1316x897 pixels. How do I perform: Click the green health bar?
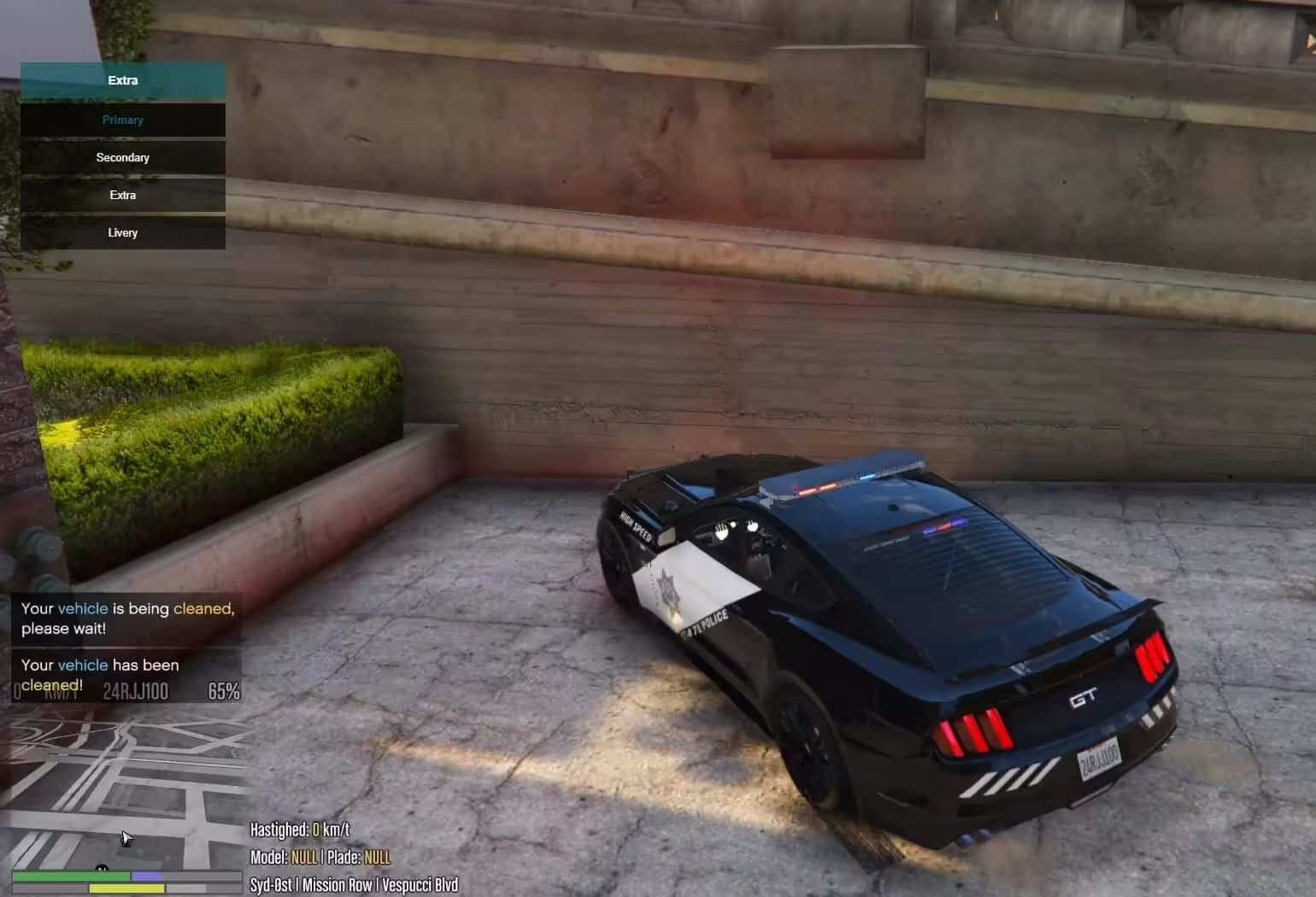coord(73,876)
